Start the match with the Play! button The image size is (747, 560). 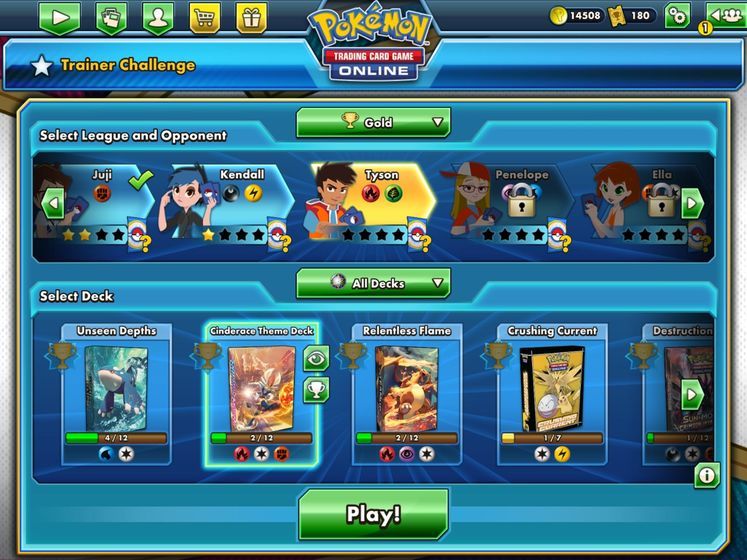coord(373,514)
